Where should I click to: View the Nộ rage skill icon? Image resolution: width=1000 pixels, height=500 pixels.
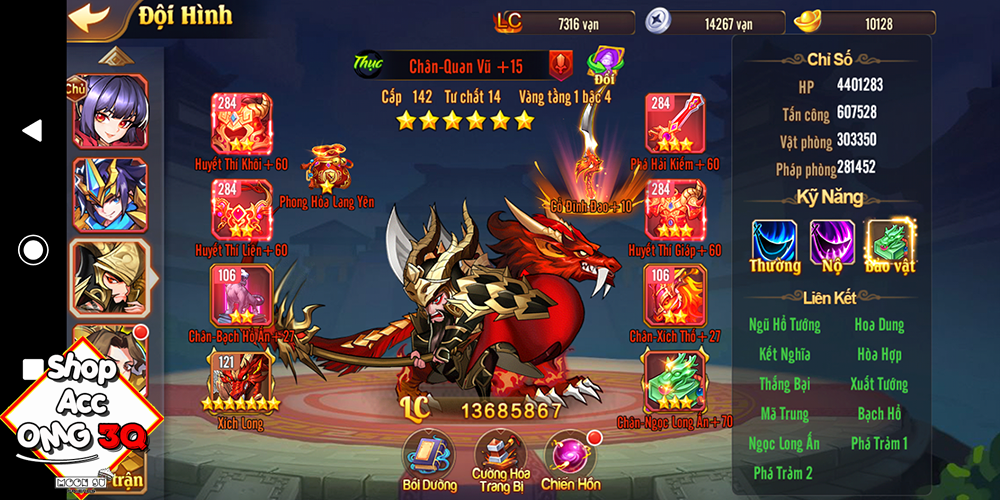click(x=832, y=243)
